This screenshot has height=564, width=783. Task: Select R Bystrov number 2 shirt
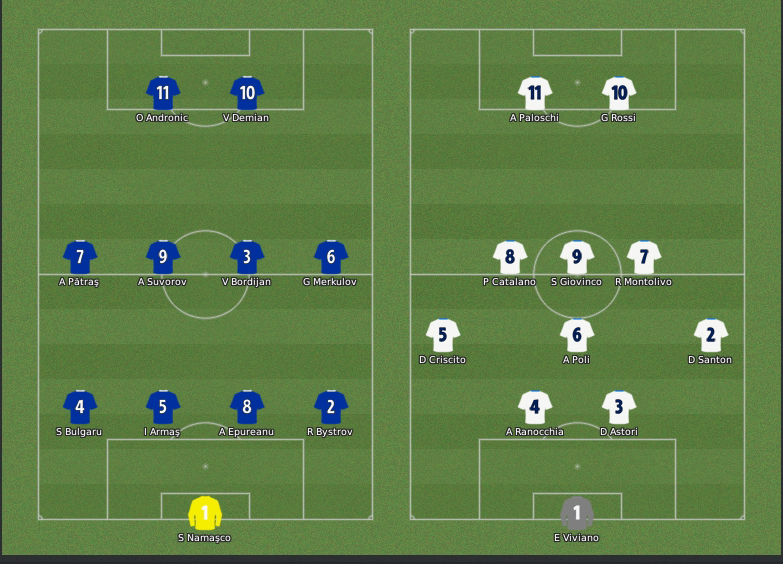[330, 407]
